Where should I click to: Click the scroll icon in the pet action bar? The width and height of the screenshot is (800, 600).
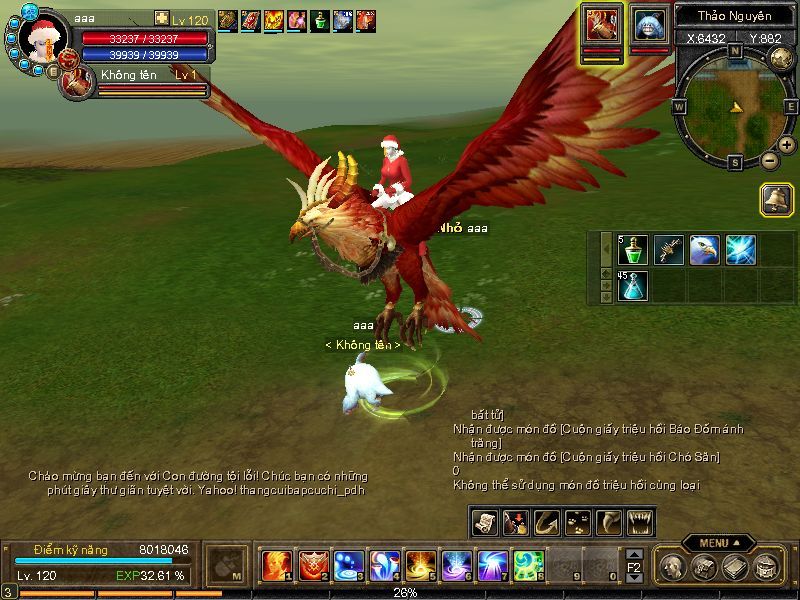pos(485,522)
